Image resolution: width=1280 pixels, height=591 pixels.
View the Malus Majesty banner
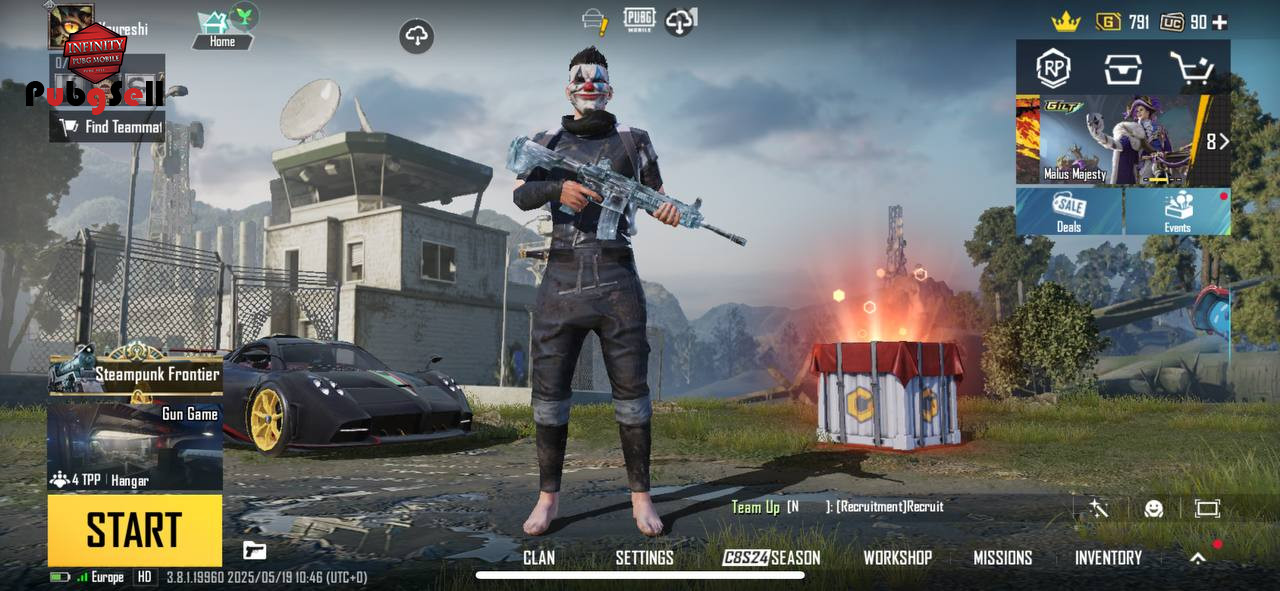(x=1110, y=141)
